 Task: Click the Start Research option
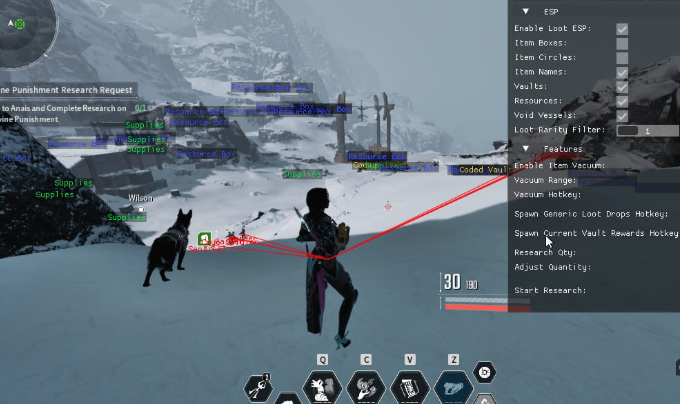click(550, 290)
